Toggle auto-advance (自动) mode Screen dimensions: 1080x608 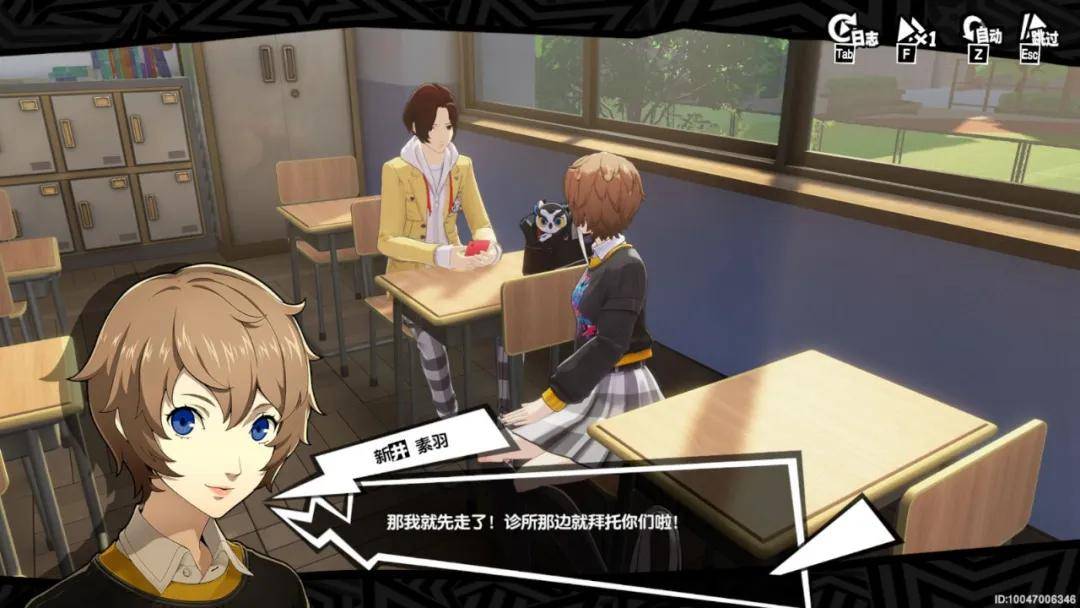point(980,37)
